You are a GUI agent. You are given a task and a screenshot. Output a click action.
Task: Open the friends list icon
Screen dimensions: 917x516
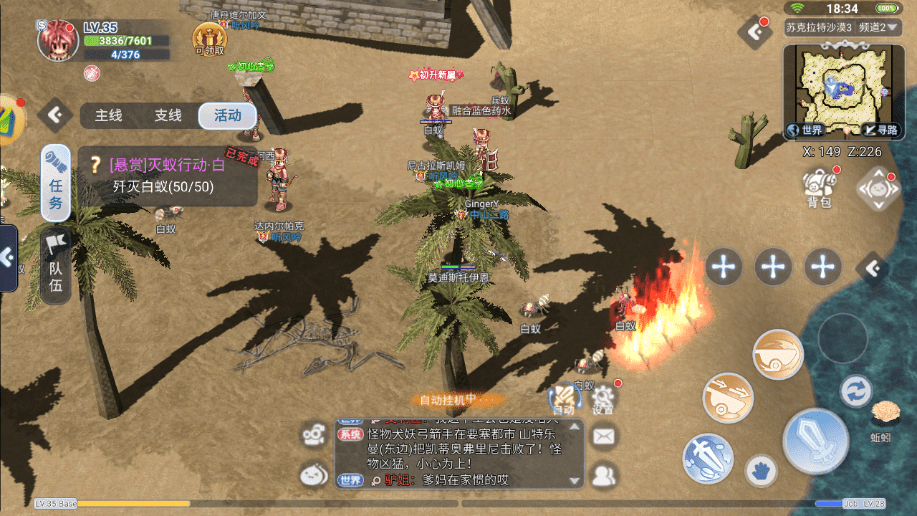603,474
